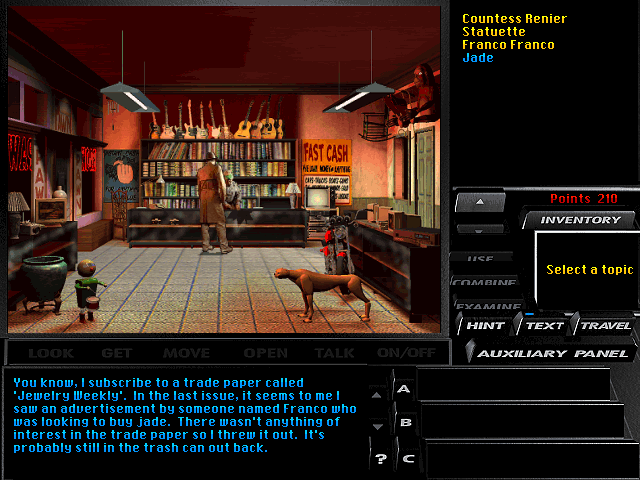The height and width of the screenshot is (480, 640).
Task: Click the up arrow above Inventory
Action: point(479,201)
